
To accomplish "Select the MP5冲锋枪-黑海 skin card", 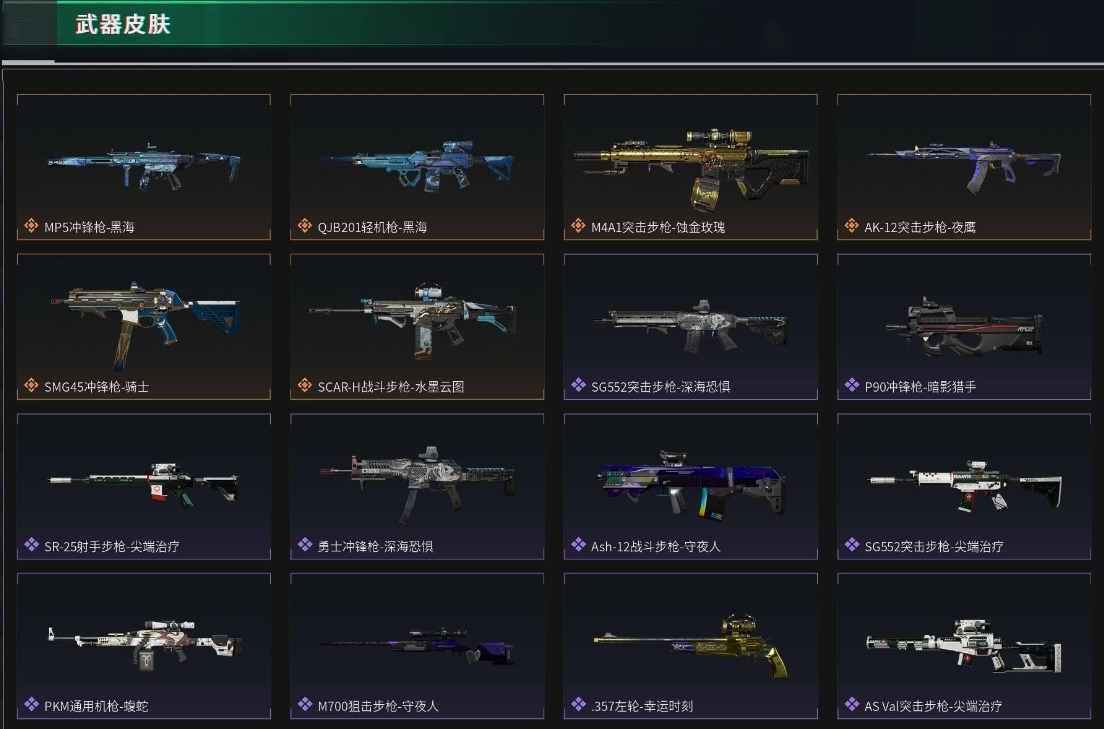I will click(144, 167).
